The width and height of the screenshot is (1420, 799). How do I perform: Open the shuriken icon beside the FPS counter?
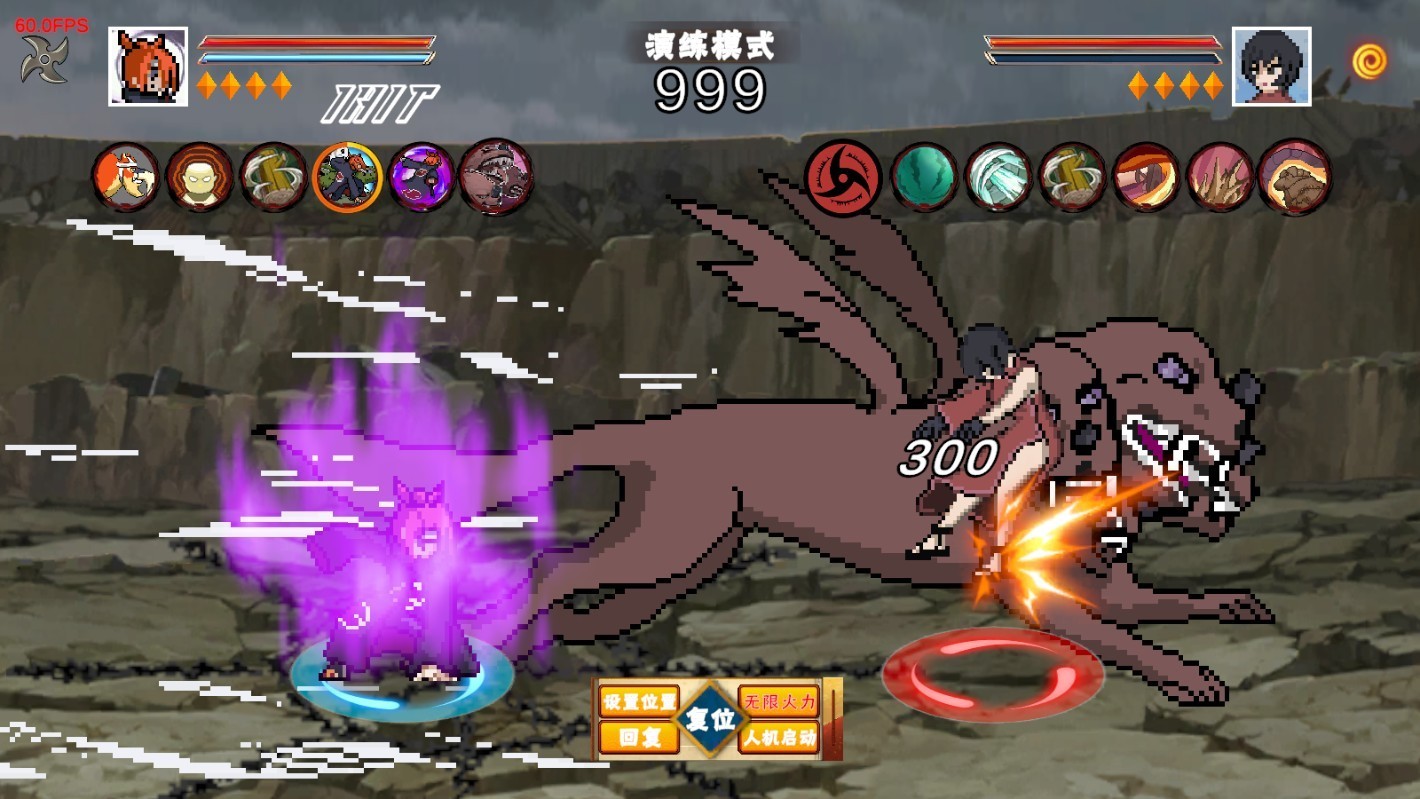(x=44, y=60)
